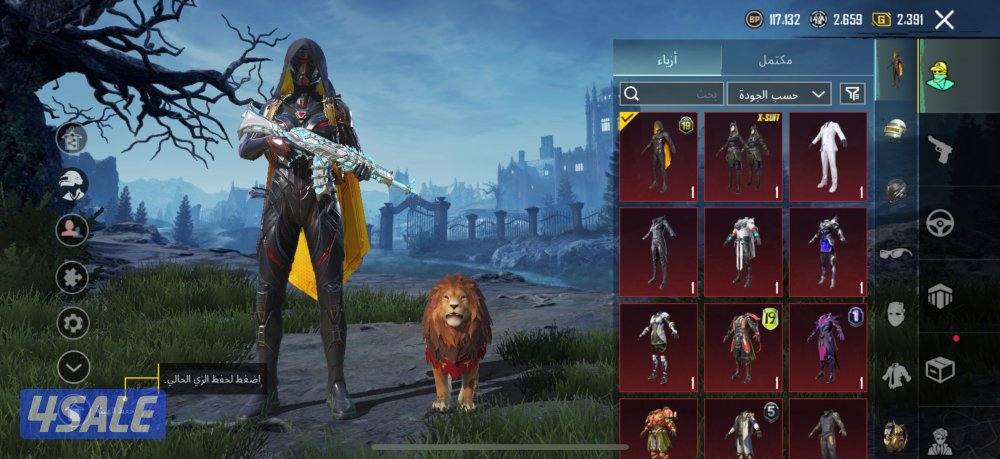
Task: Expand the down-arrow chevron button
Action: click(73, 367)
